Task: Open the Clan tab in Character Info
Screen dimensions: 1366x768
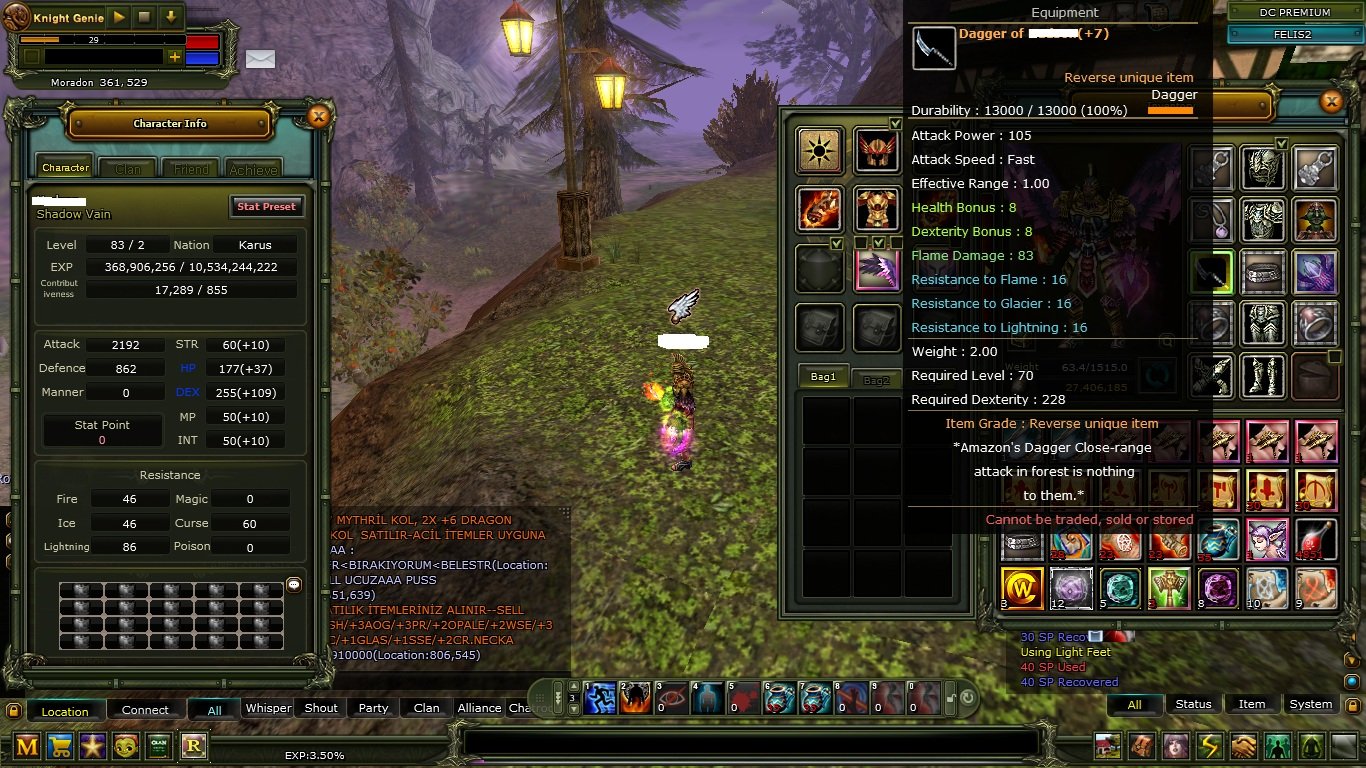Action: (x=126, y=168)
